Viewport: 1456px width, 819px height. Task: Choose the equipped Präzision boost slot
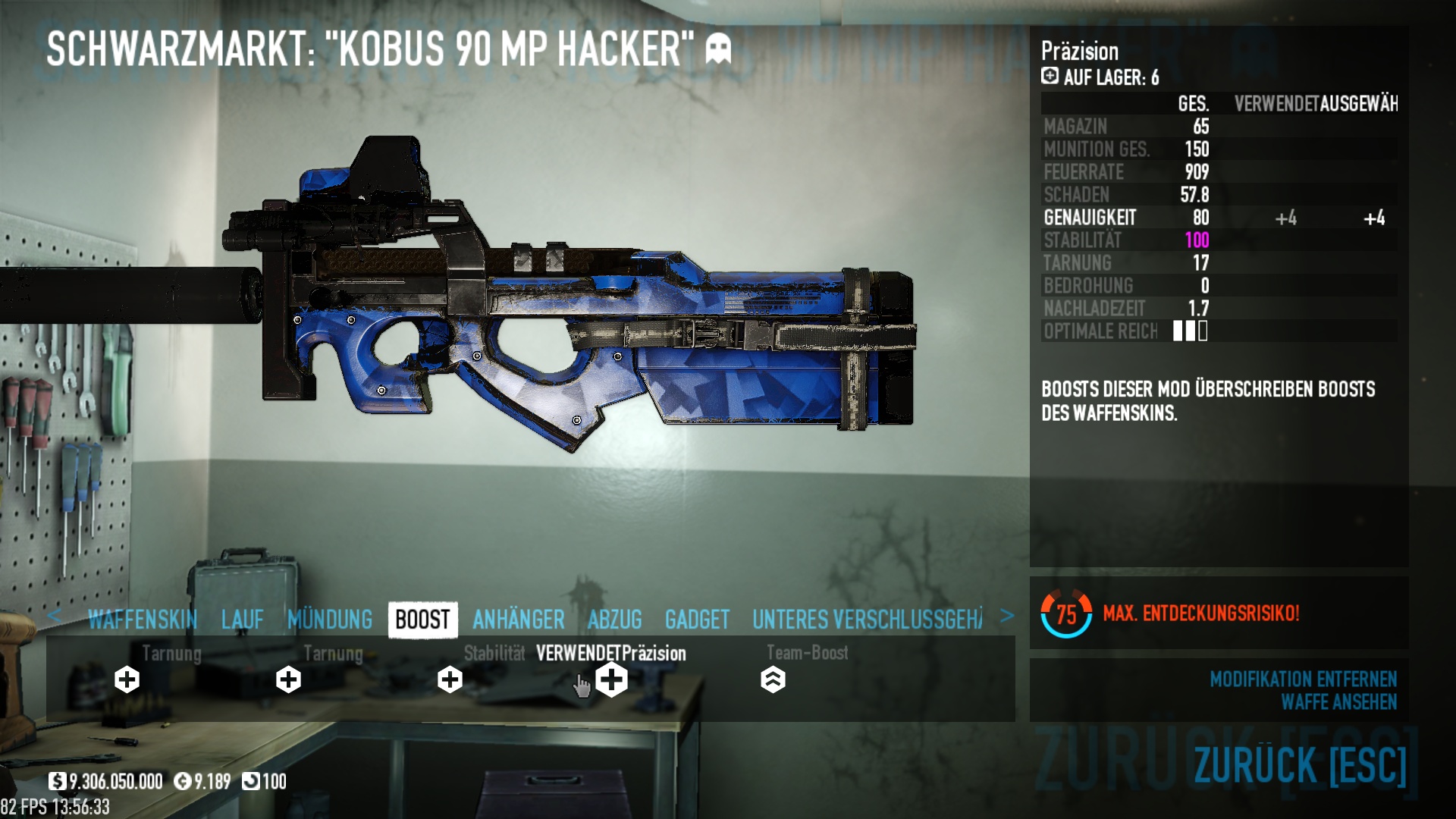[612, 679]
